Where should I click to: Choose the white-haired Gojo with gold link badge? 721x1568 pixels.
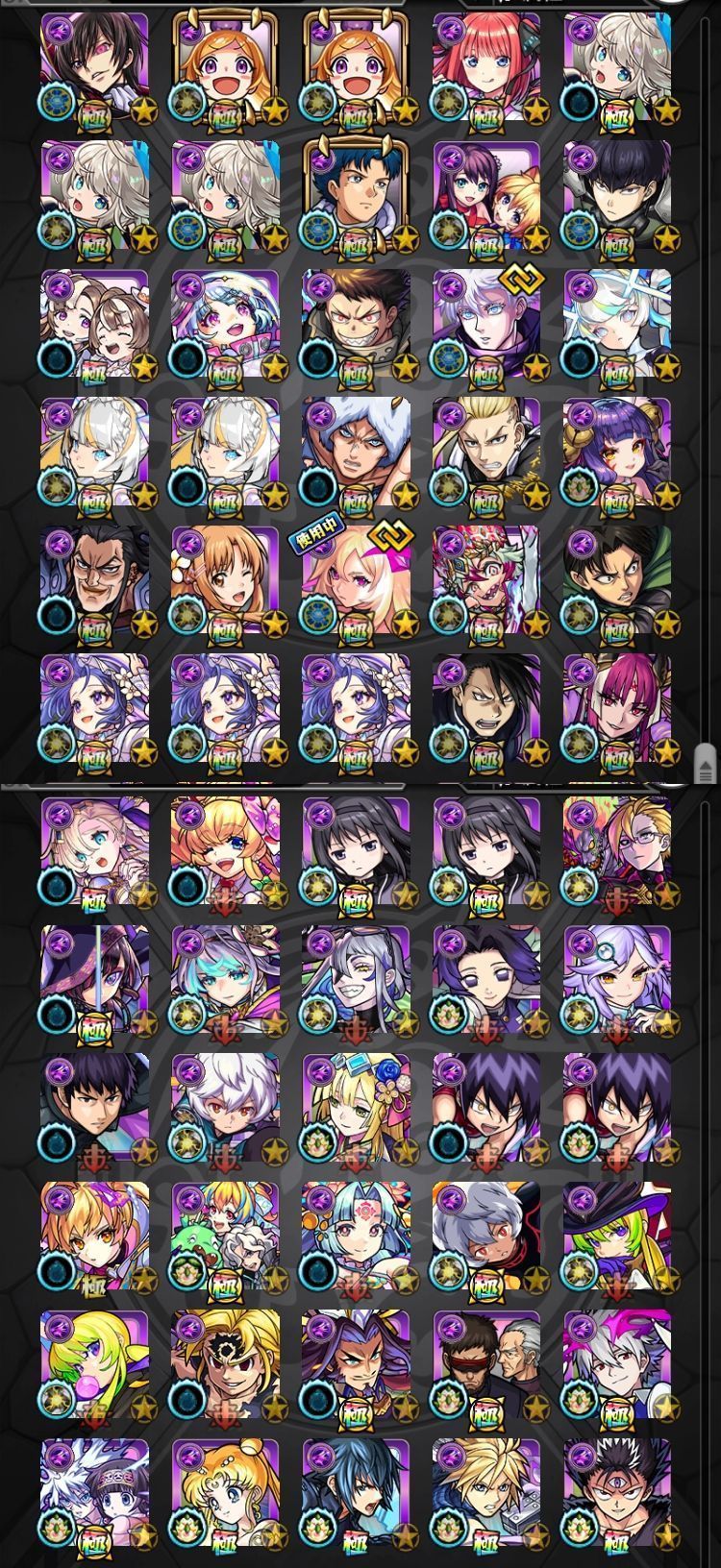coord(486,324)
